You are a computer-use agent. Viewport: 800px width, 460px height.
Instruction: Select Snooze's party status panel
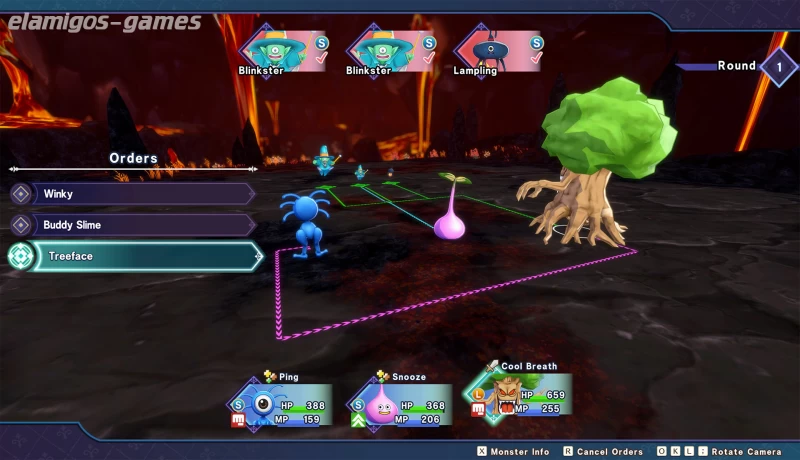click(400, 405)
